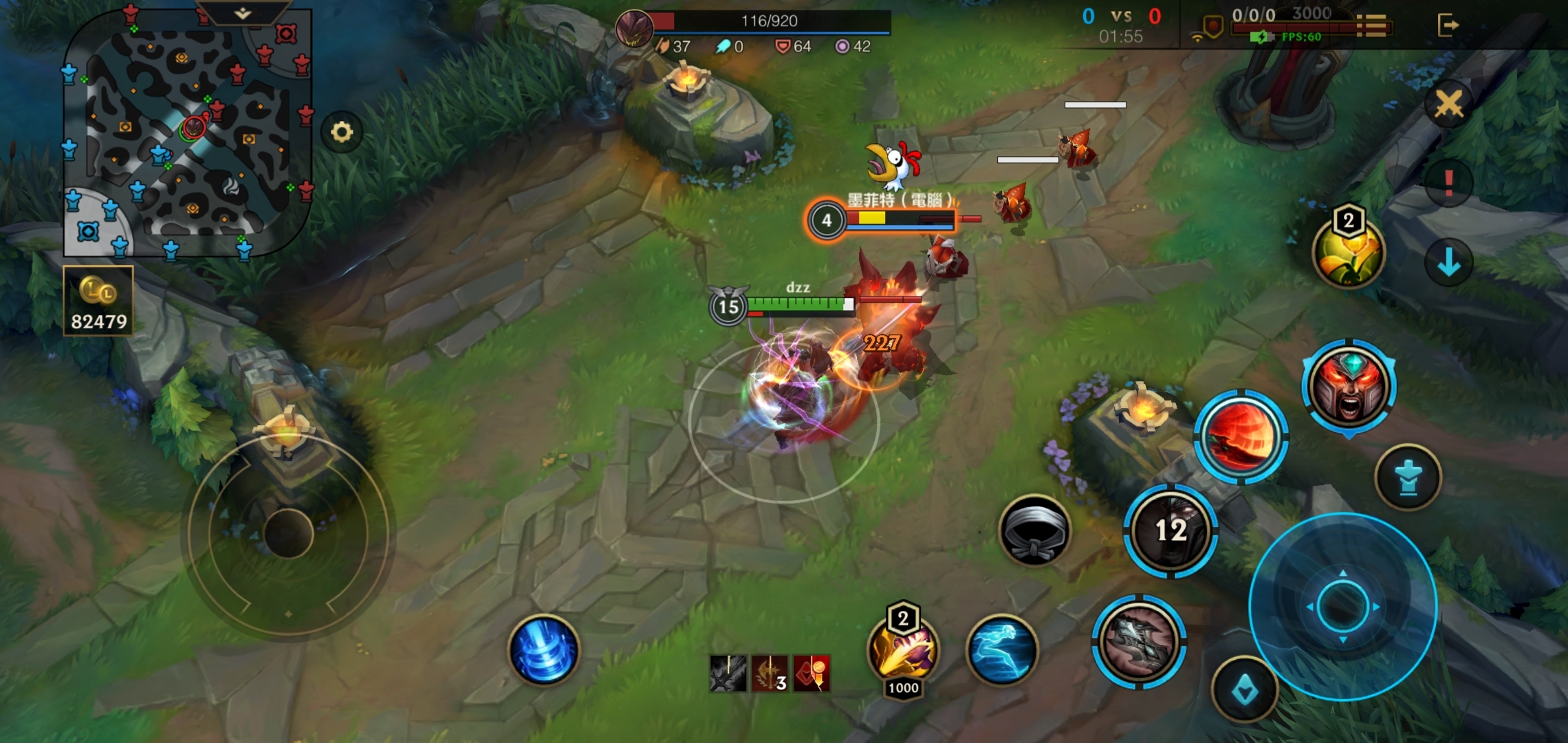Screen dimensions: 1568x743
Task: Trigger the red masked face ultimate
Action: click(1349, 386)
